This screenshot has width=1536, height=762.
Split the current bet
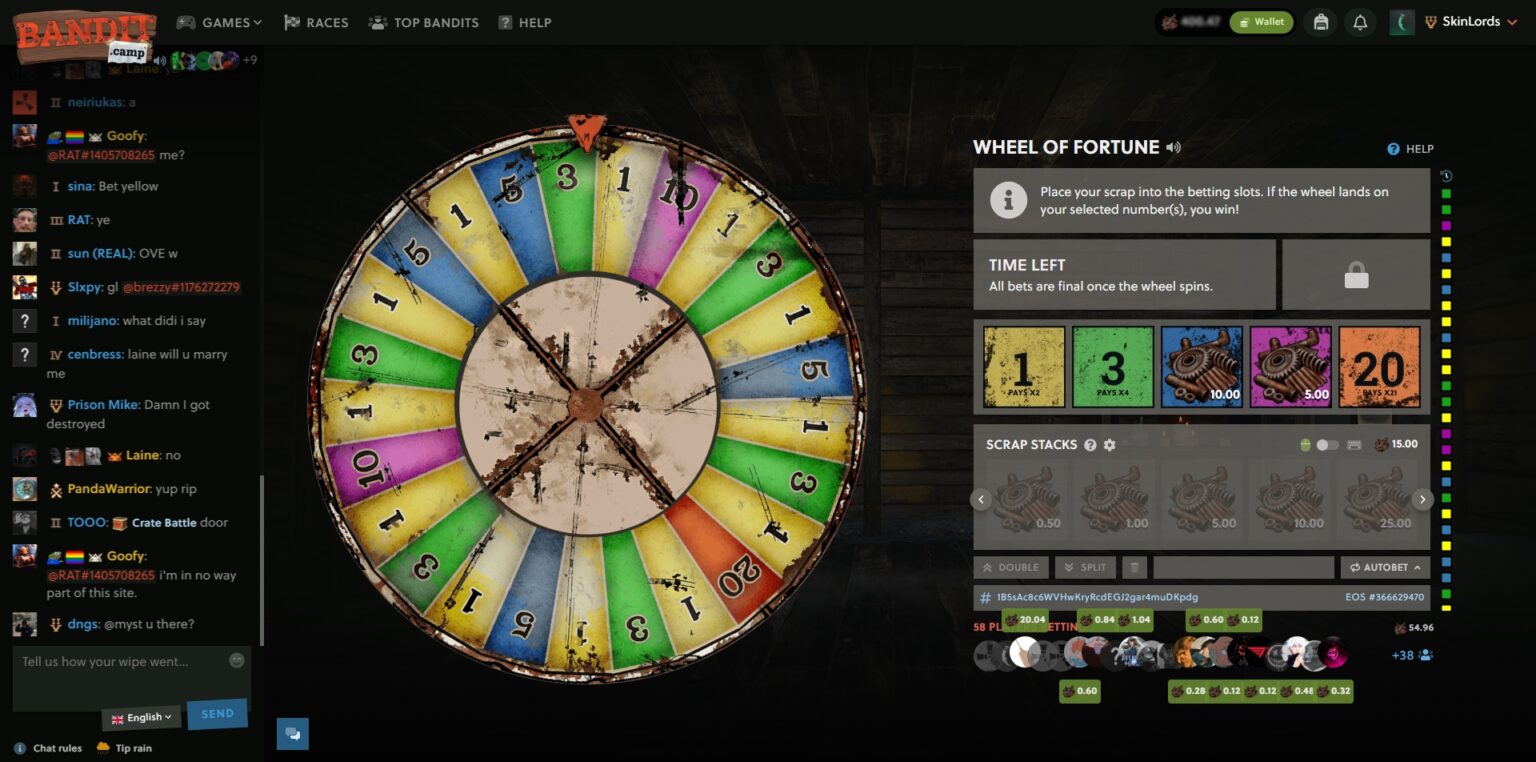click(x=1085, y=567)
